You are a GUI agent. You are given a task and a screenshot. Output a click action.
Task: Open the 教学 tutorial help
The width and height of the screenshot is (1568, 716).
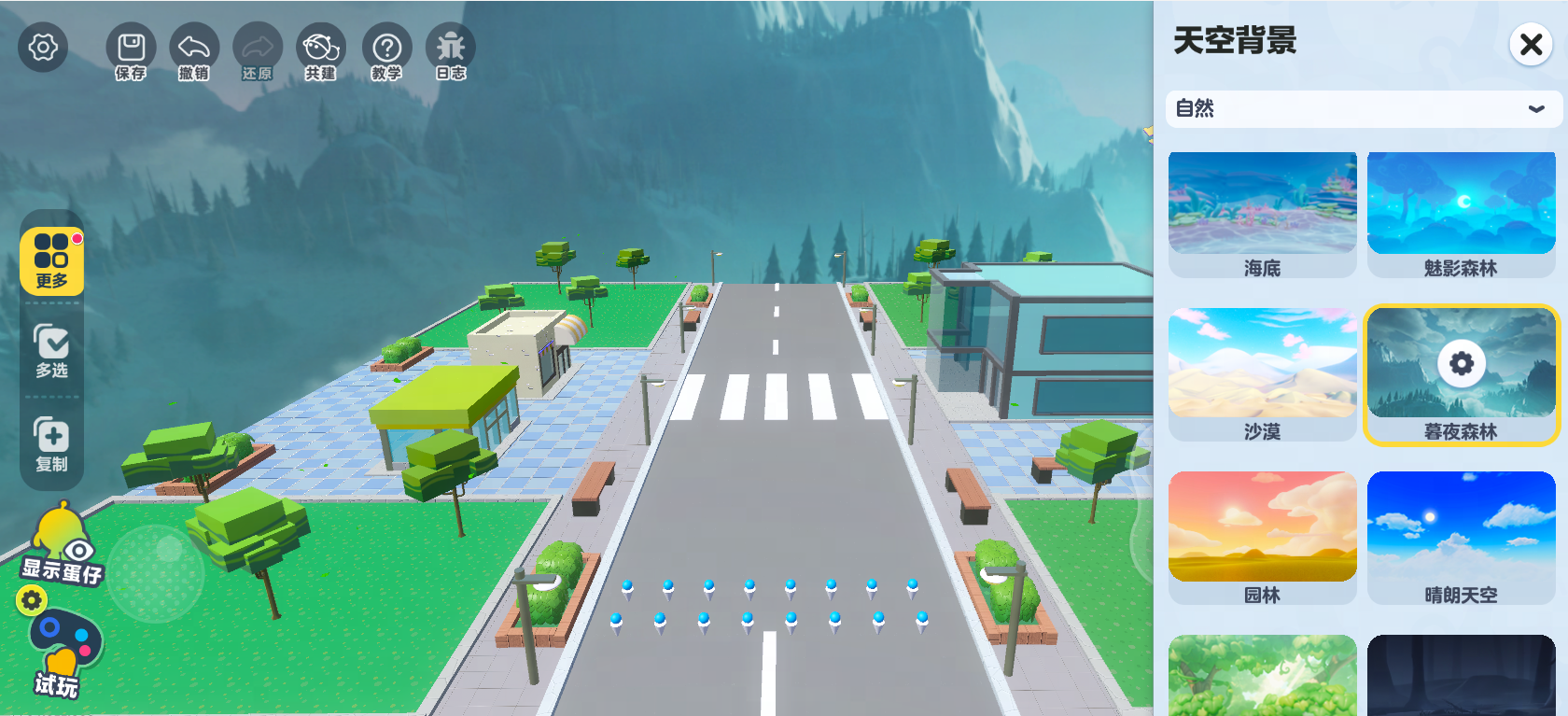coord(386,52)
